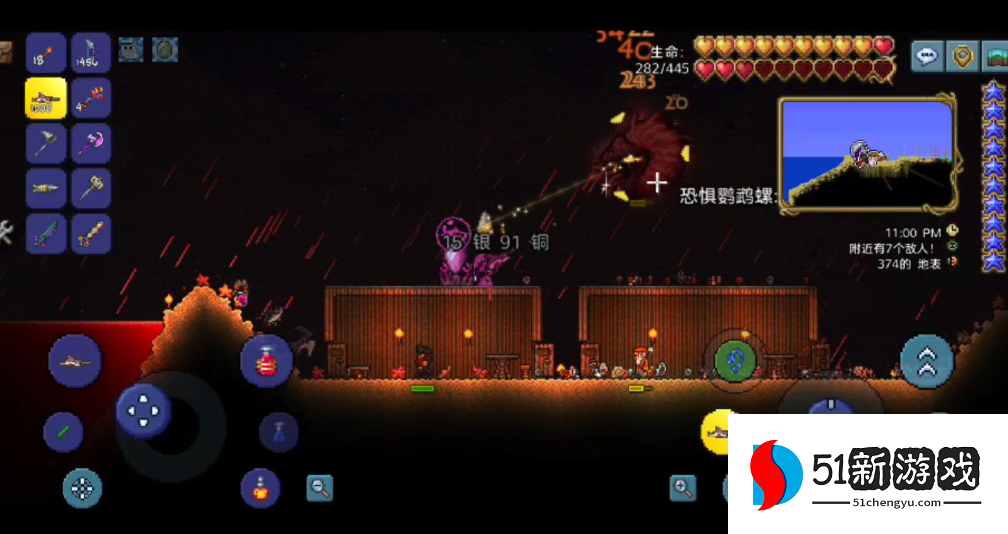Viewport: 1008px width, 534px height.
Task: Open the chat speech bubble
Action: pos(928,56)
